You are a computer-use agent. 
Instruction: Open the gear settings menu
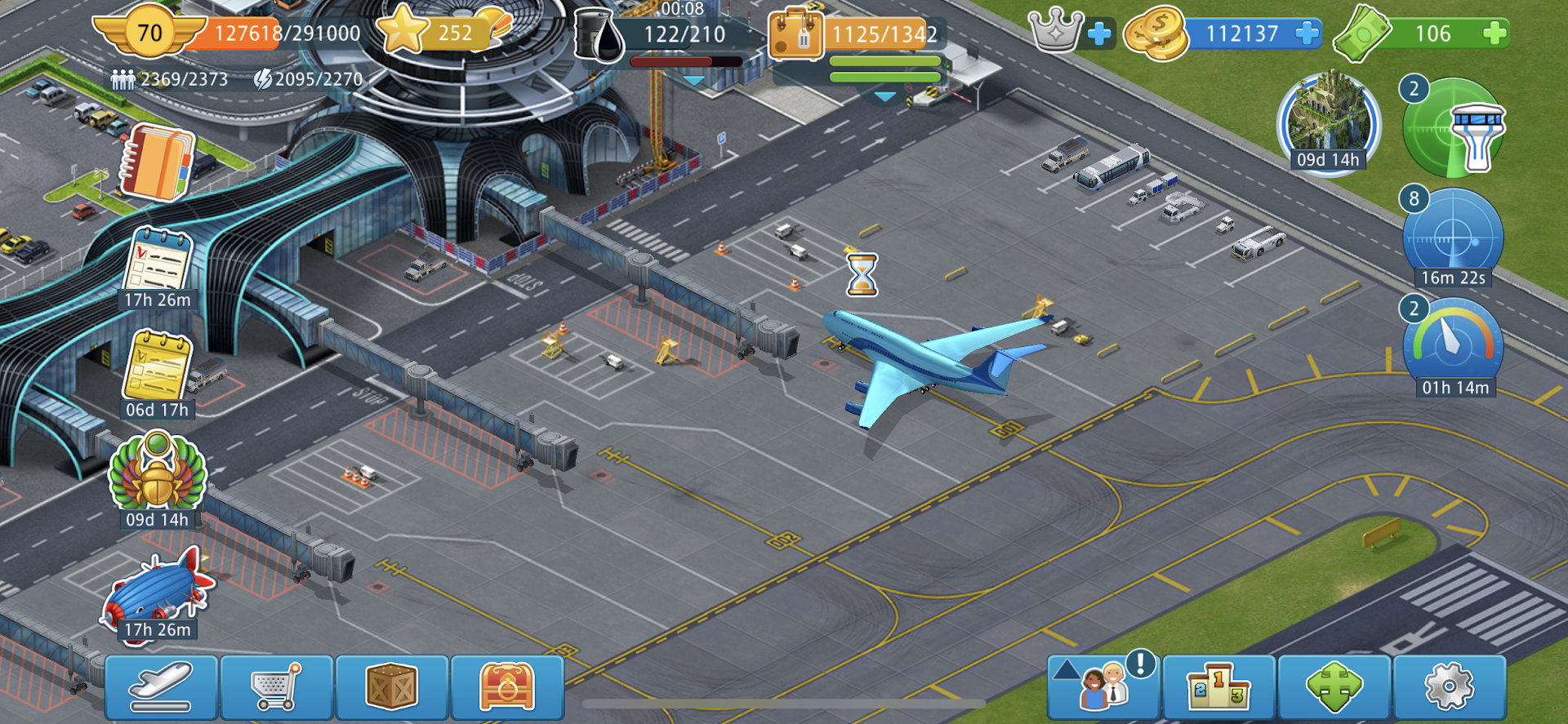pos(1449,686)
